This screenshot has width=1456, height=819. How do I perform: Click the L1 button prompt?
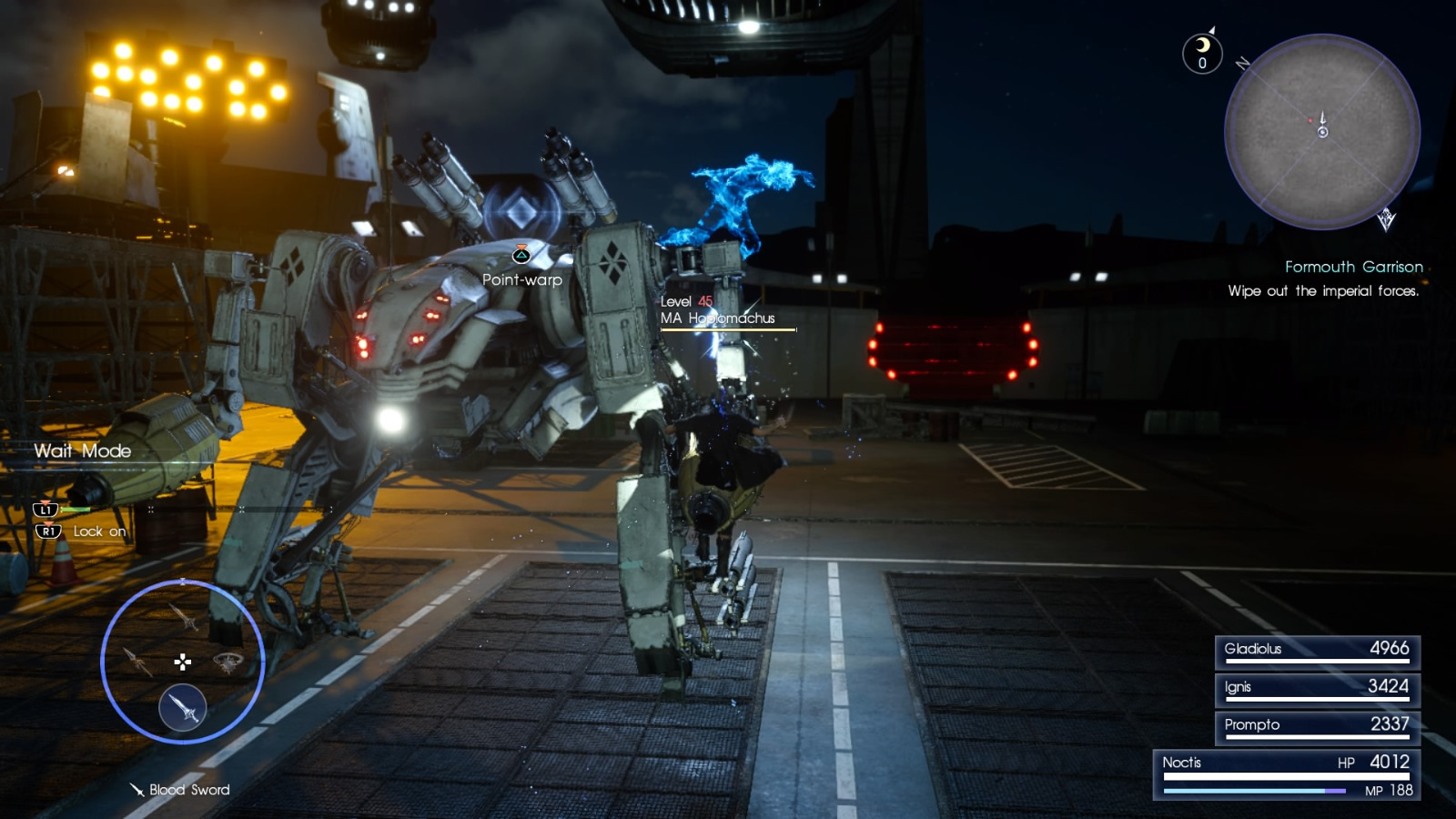[x=45, y=511]
